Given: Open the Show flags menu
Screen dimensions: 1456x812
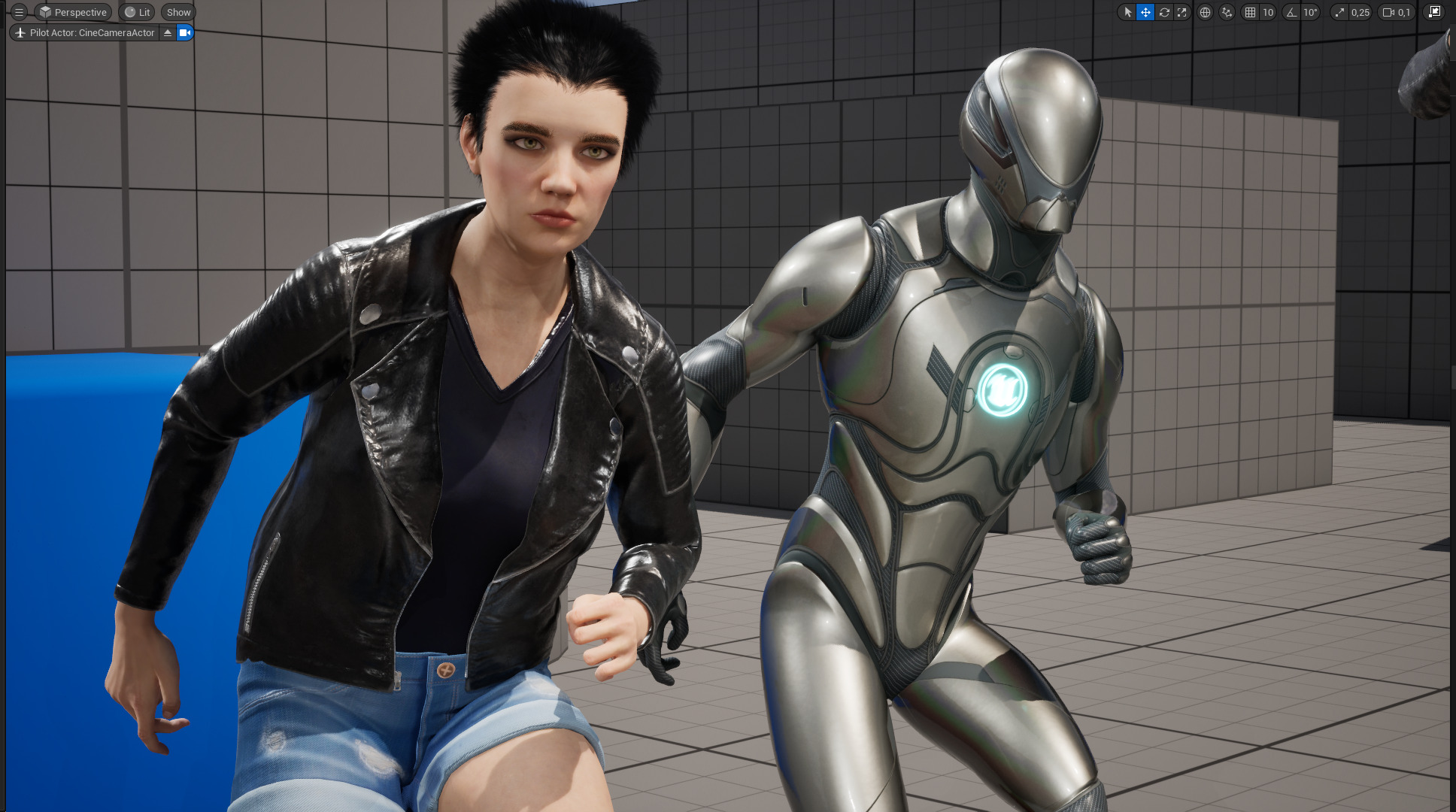Looking at the screenshot, I should [178, 12].
